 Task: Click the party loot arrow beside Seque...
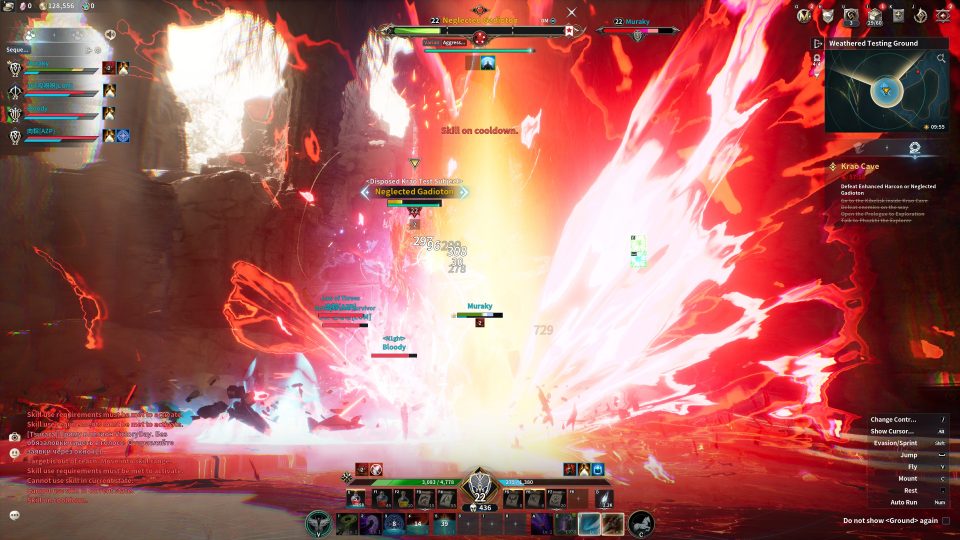[90, 48]
